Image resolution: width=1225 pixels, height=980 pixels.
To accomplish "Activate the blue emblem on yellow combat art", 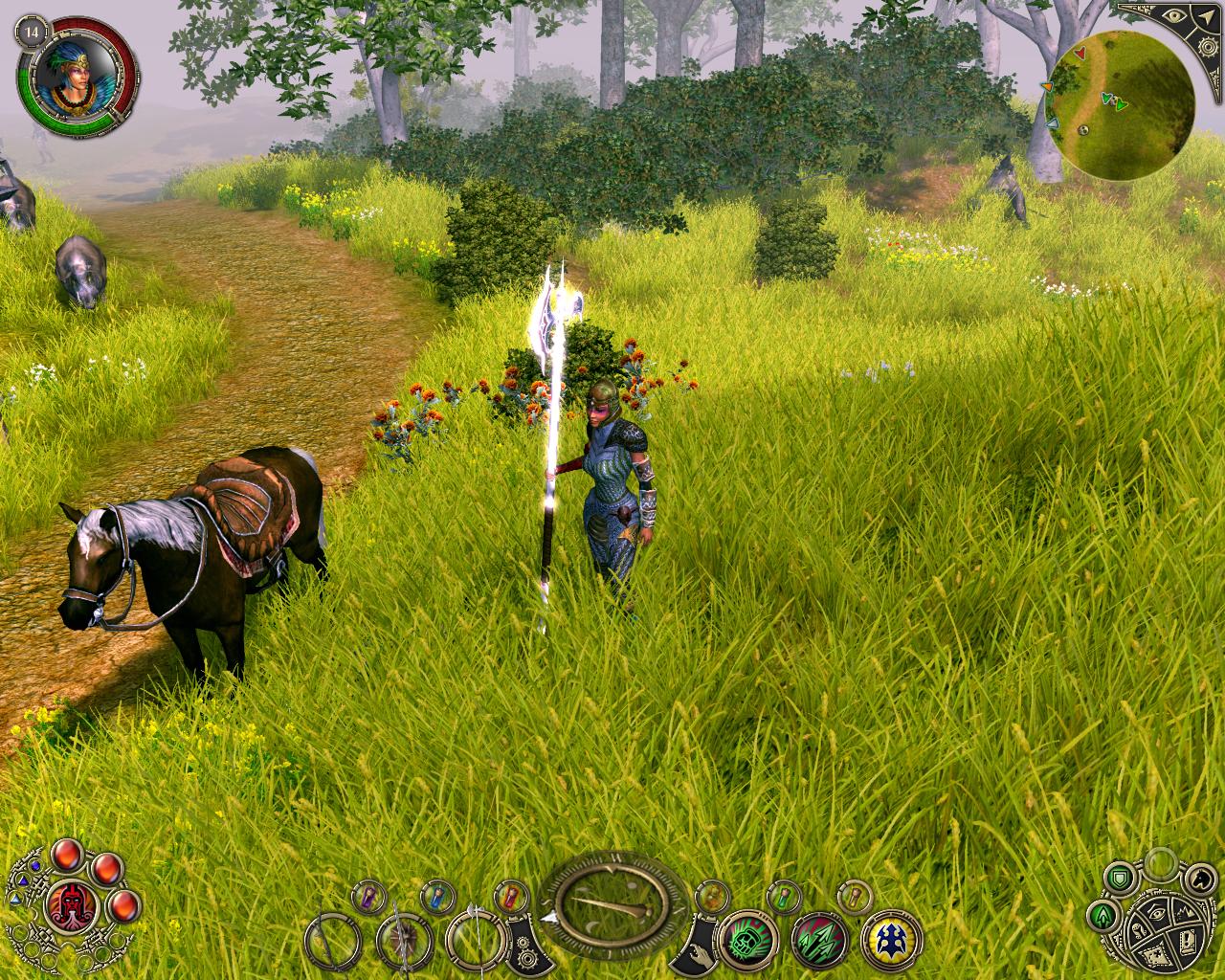I will pos(890,940).
